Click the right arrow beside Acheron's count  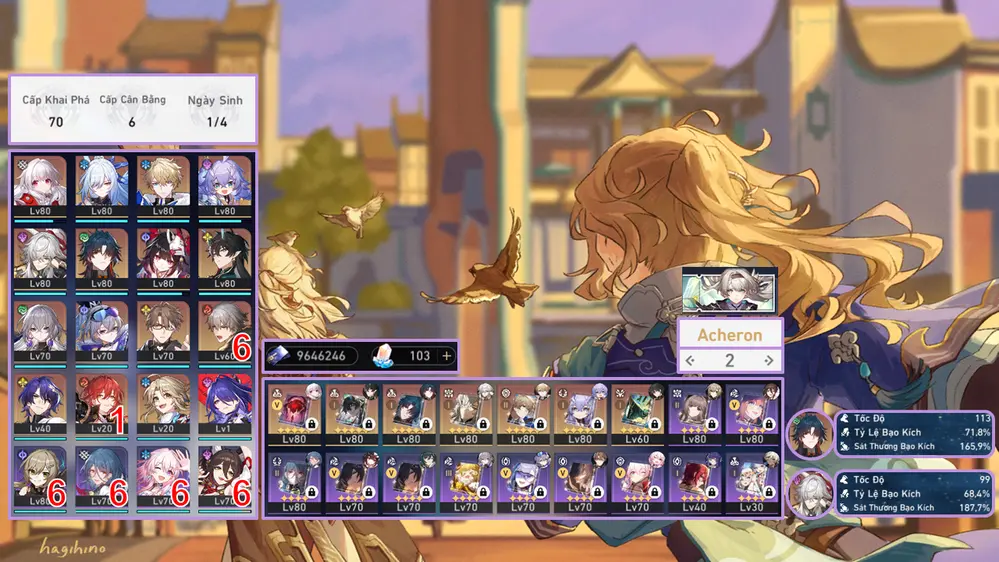tap(768, 360)
